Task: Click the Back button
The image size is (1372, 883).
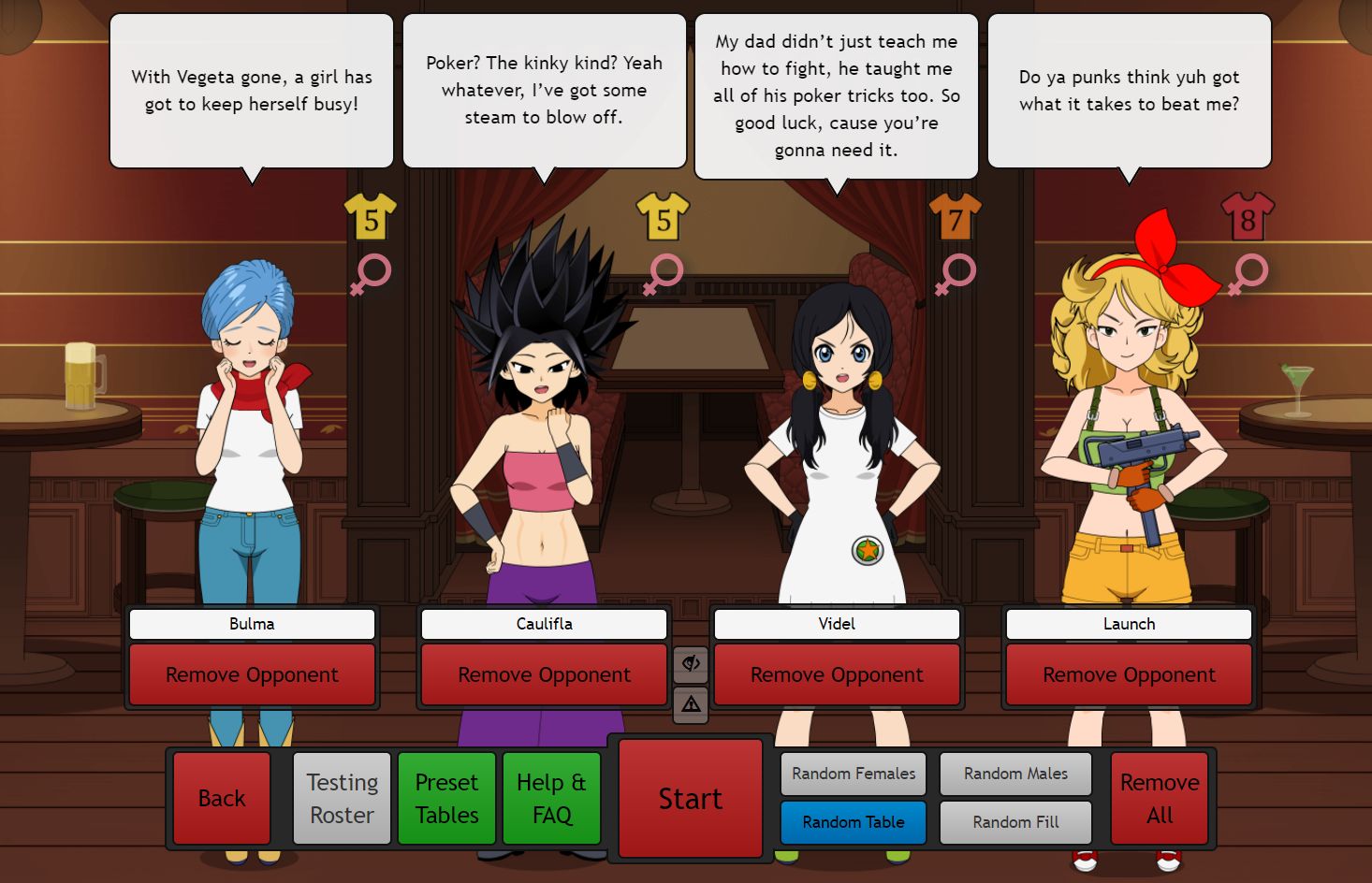Action: [x=221, y=798]
